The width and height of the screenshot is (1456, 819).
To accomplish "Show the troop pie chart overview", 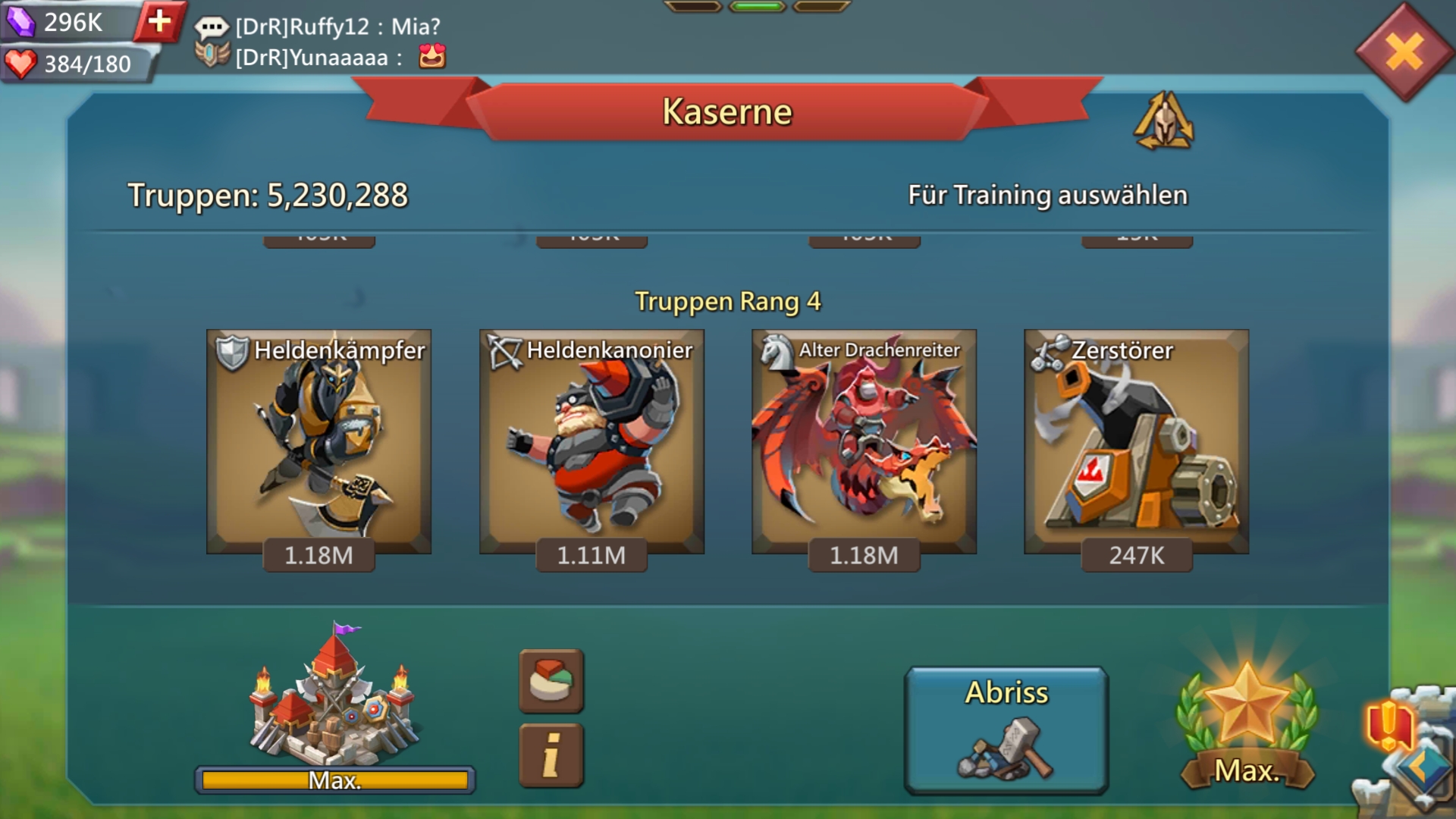I will 551,680.
